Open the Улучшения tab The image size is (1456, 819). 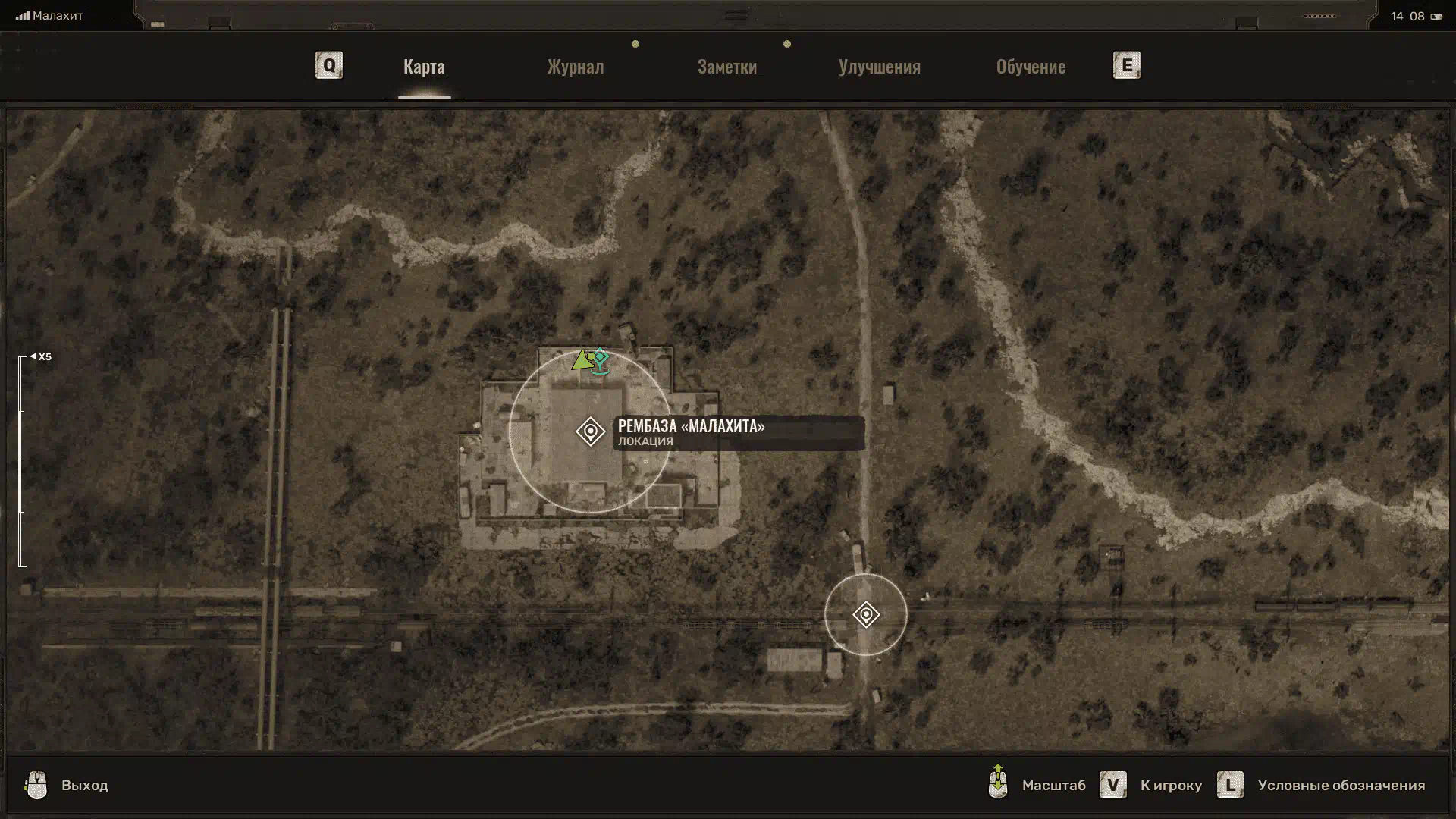(x=879, y=67)
